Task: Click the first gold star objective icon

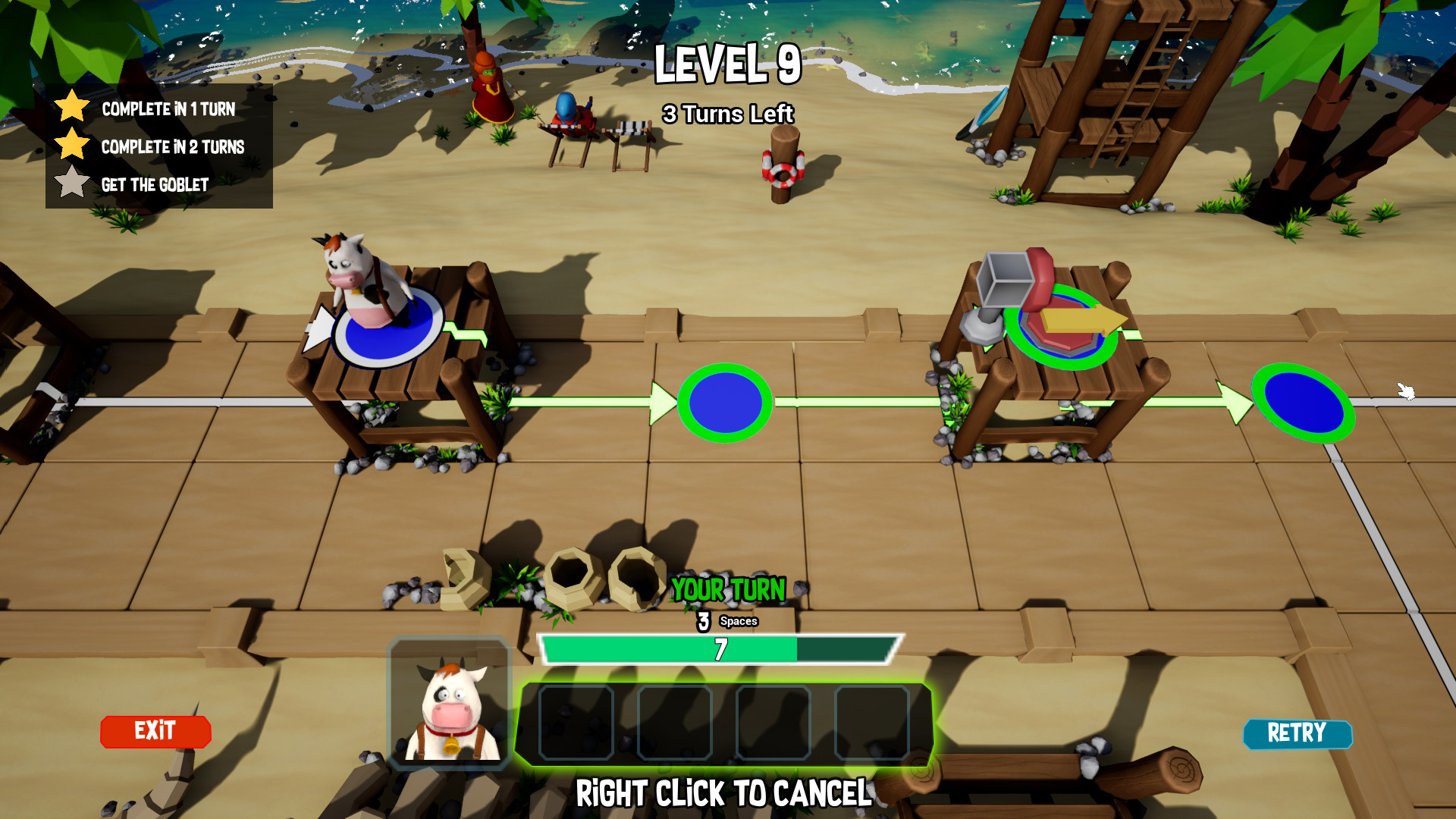Action: click(72, 108)
